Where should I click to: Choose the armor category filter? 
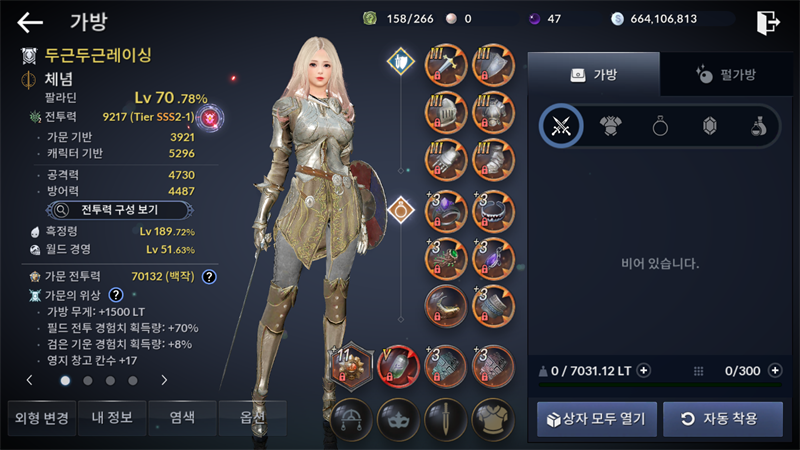610,126
